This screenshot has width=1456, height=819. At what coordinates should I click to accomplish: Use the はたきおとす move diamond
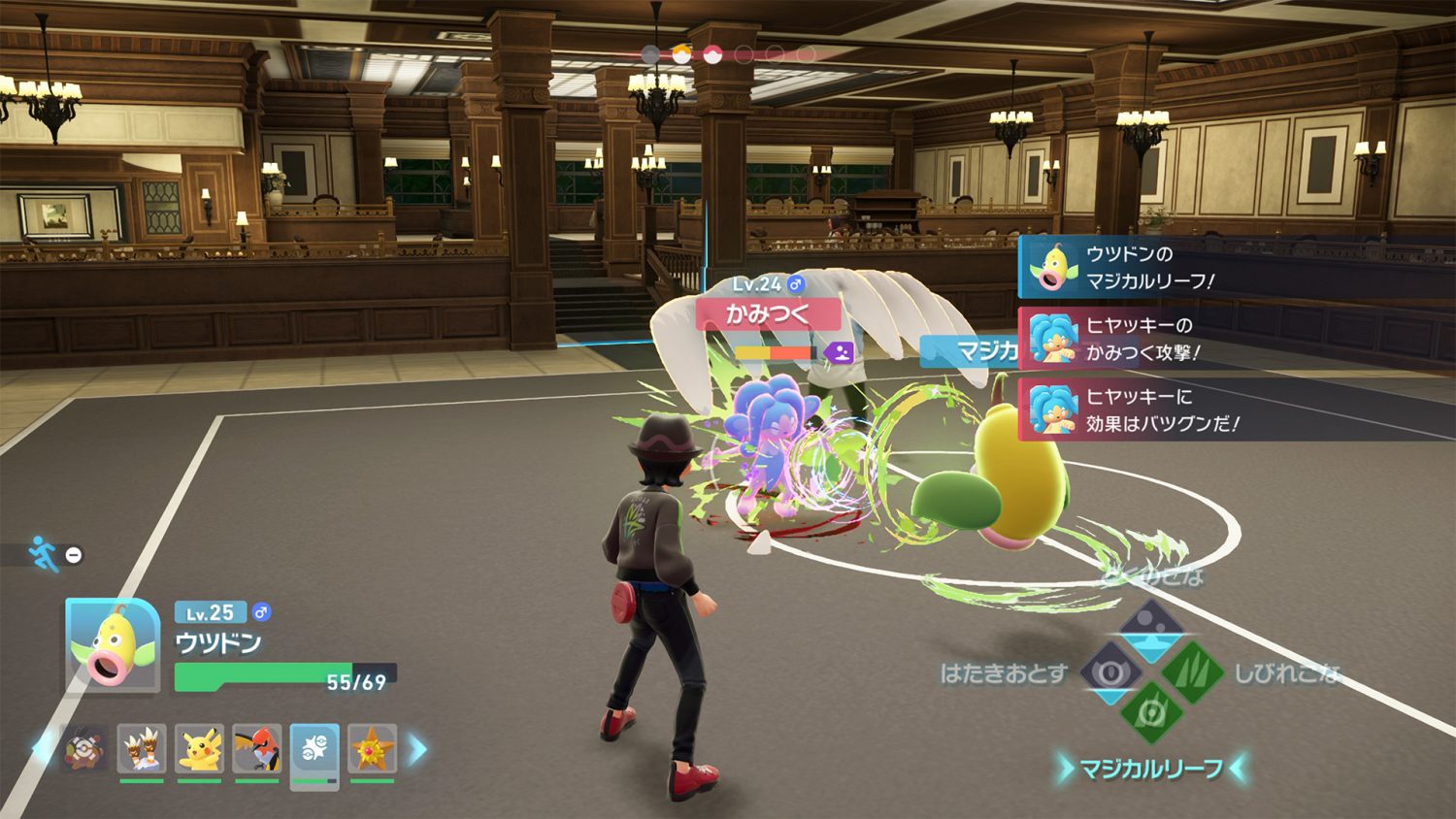(1110, 672)
